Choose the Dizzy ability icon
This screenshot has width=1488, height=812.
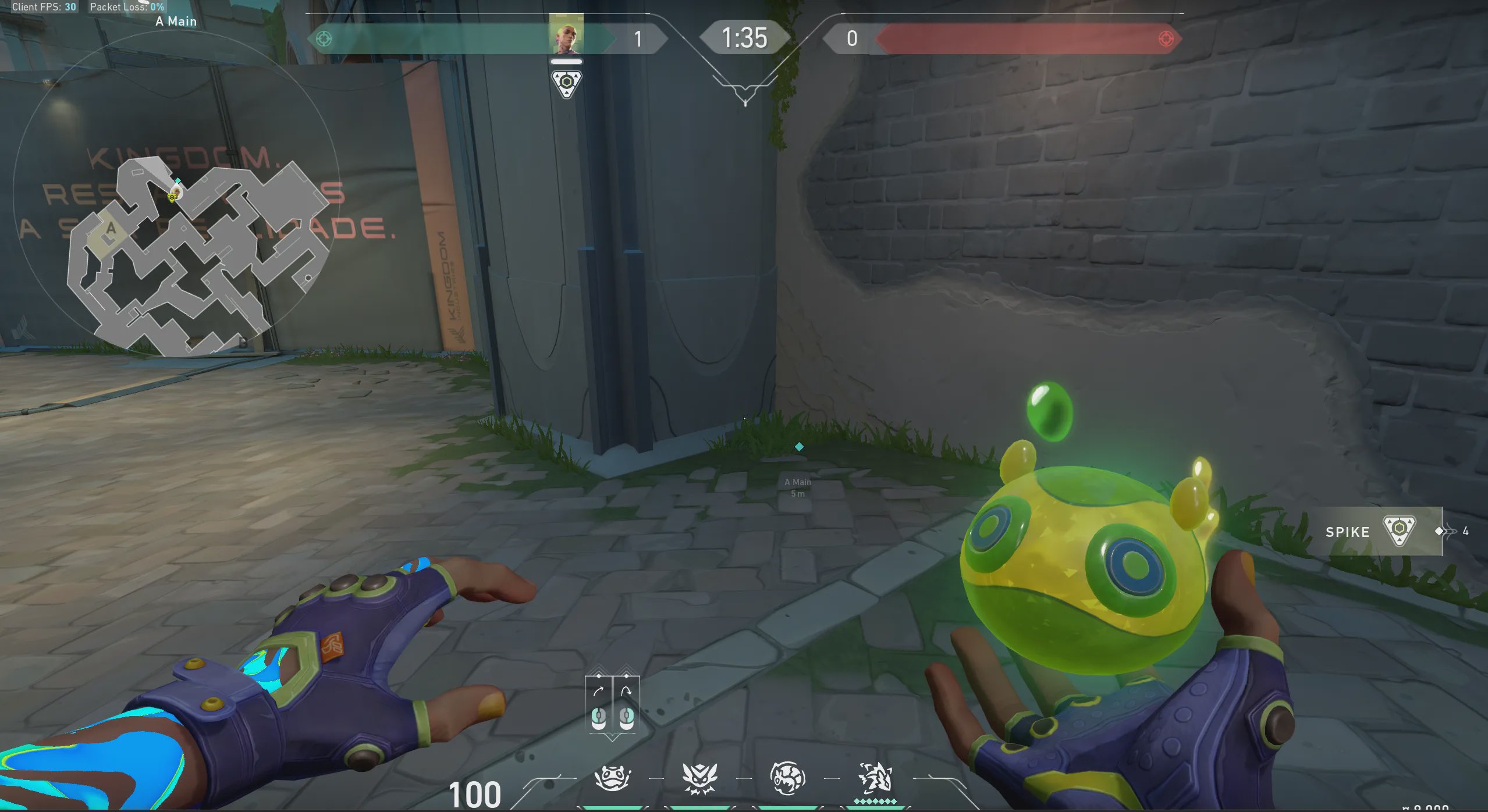(787, 778)
